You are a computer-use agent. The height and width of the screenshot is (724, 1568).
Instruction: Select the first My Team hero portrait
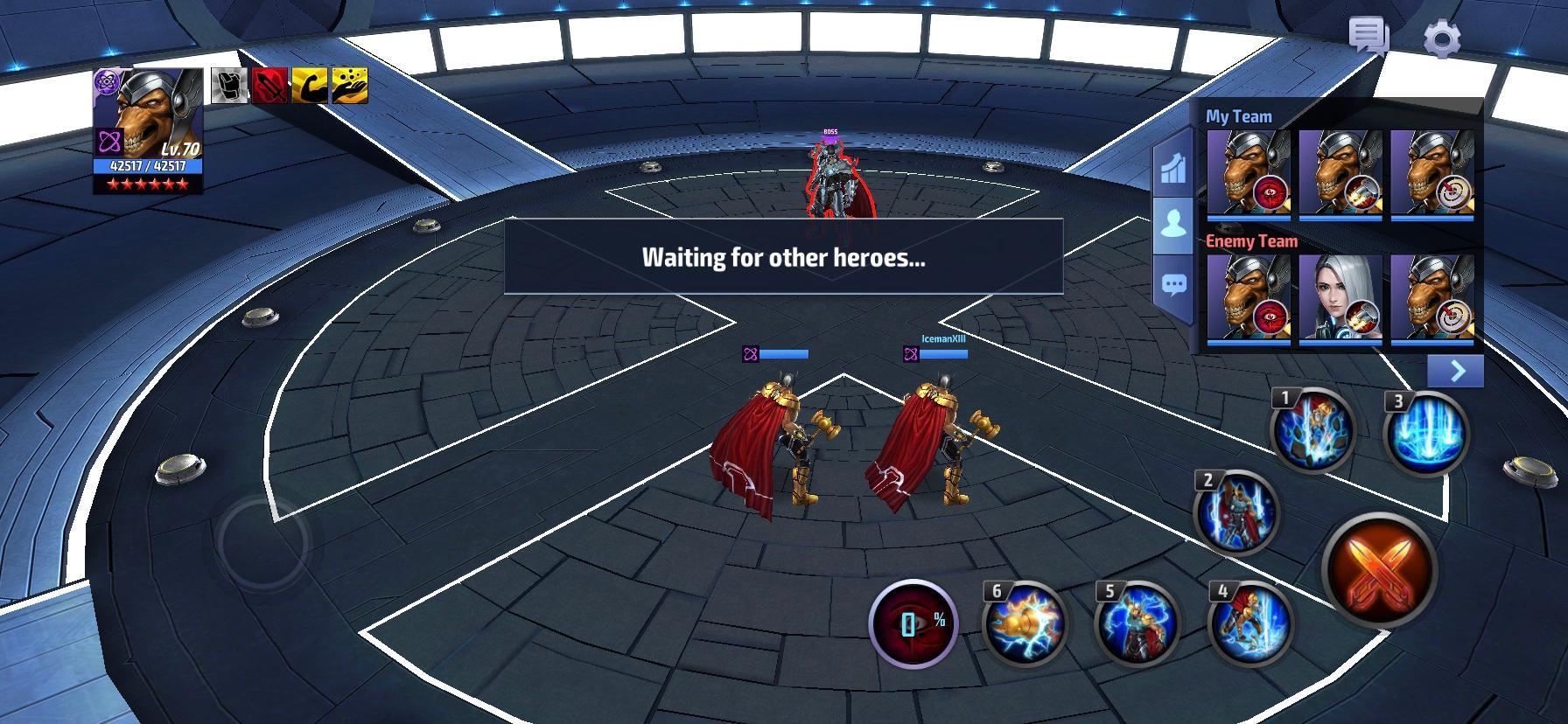pyautogui.click(x=1248, y=172)
